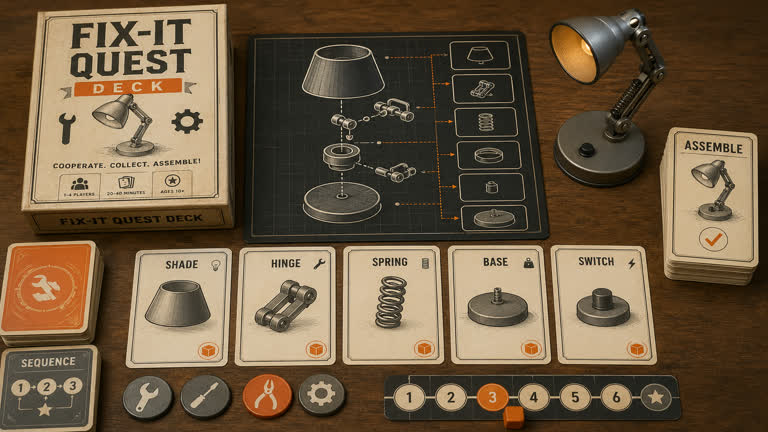Select the wrench tool token

click(x=147, y=397)
